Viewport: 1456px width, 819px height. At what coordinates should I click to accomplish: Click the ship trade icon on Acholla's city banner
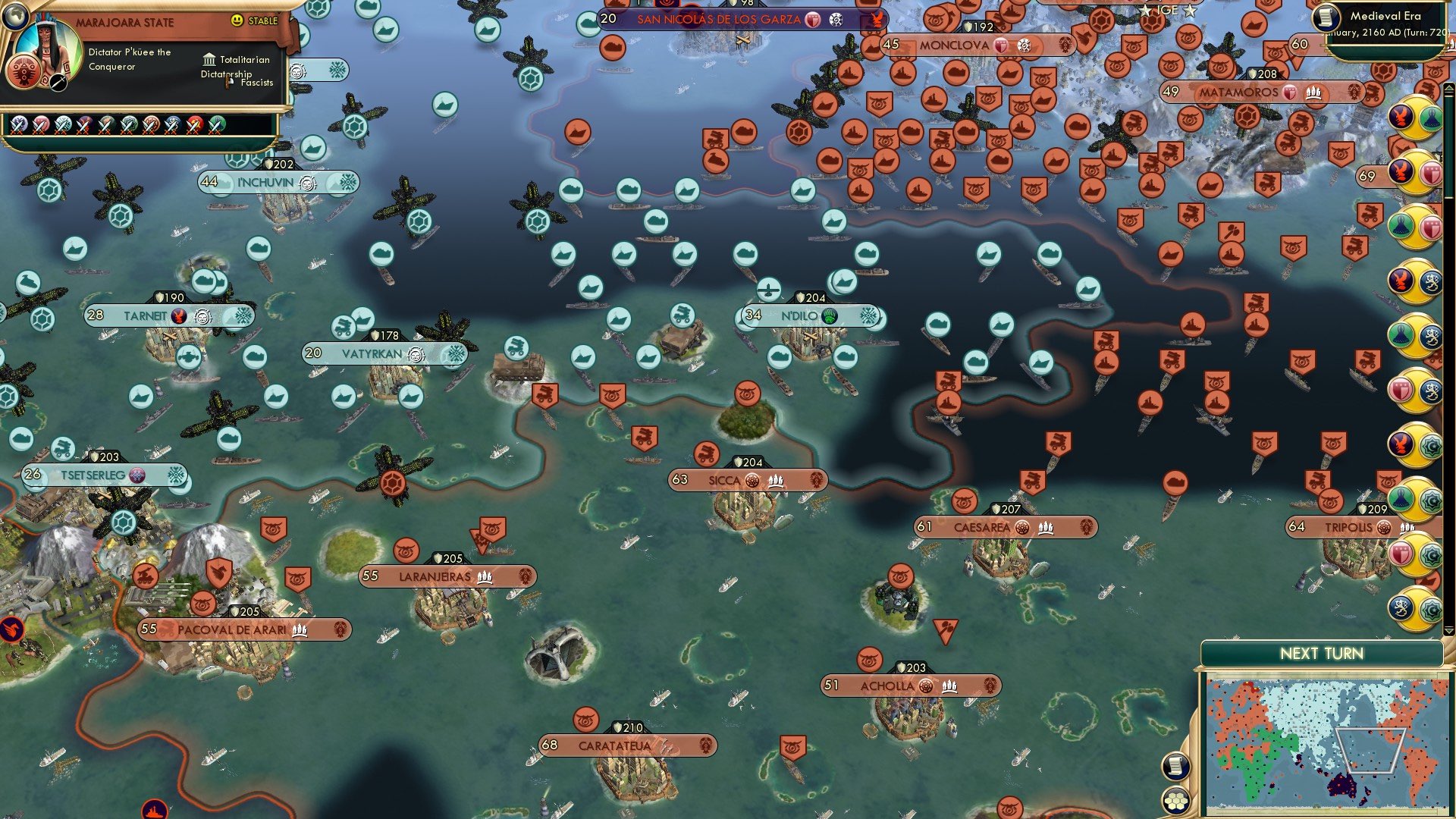coord(949,686)
